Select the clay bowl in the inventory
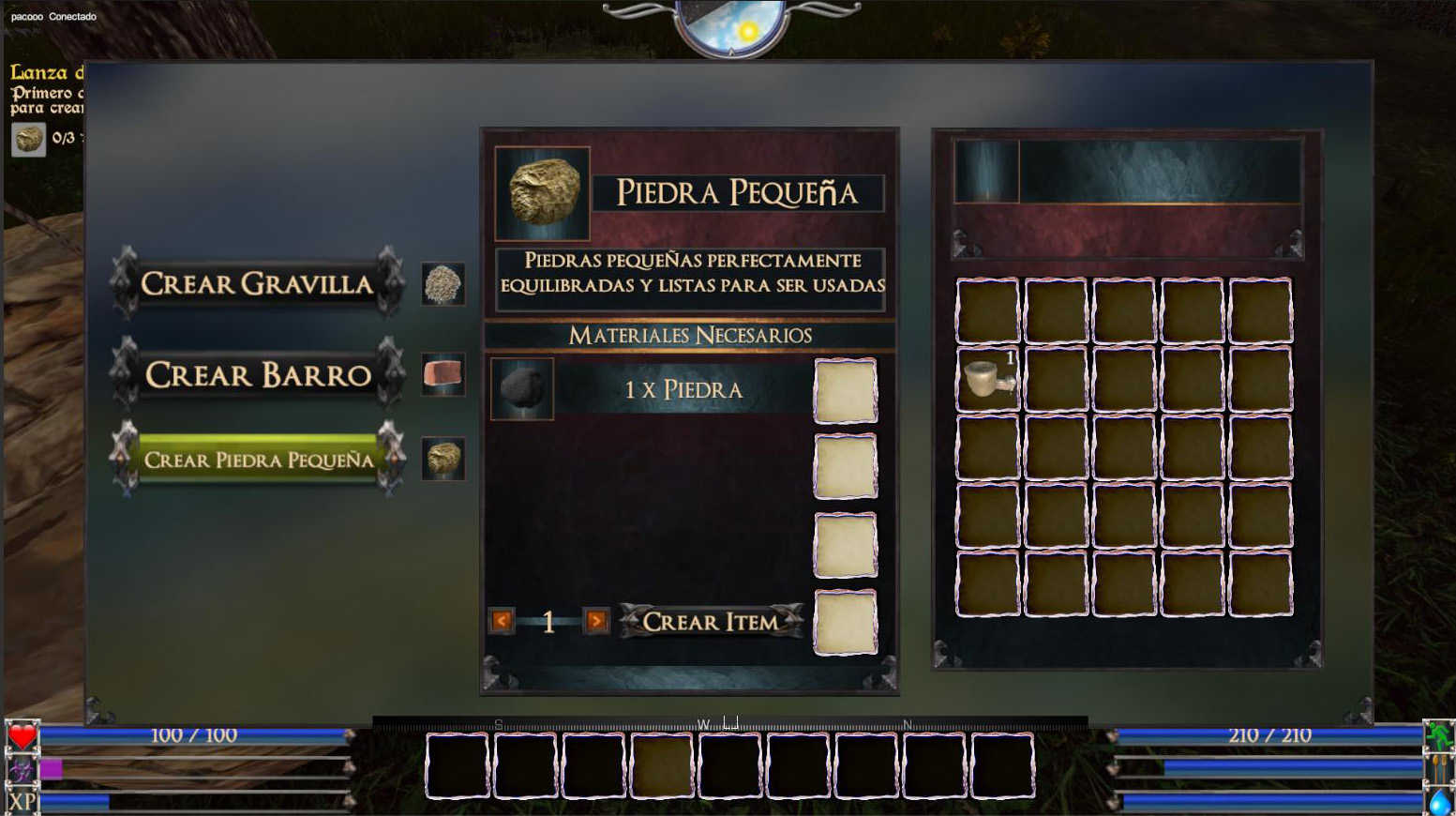The image size is (1456, 816). pos(987,378)
